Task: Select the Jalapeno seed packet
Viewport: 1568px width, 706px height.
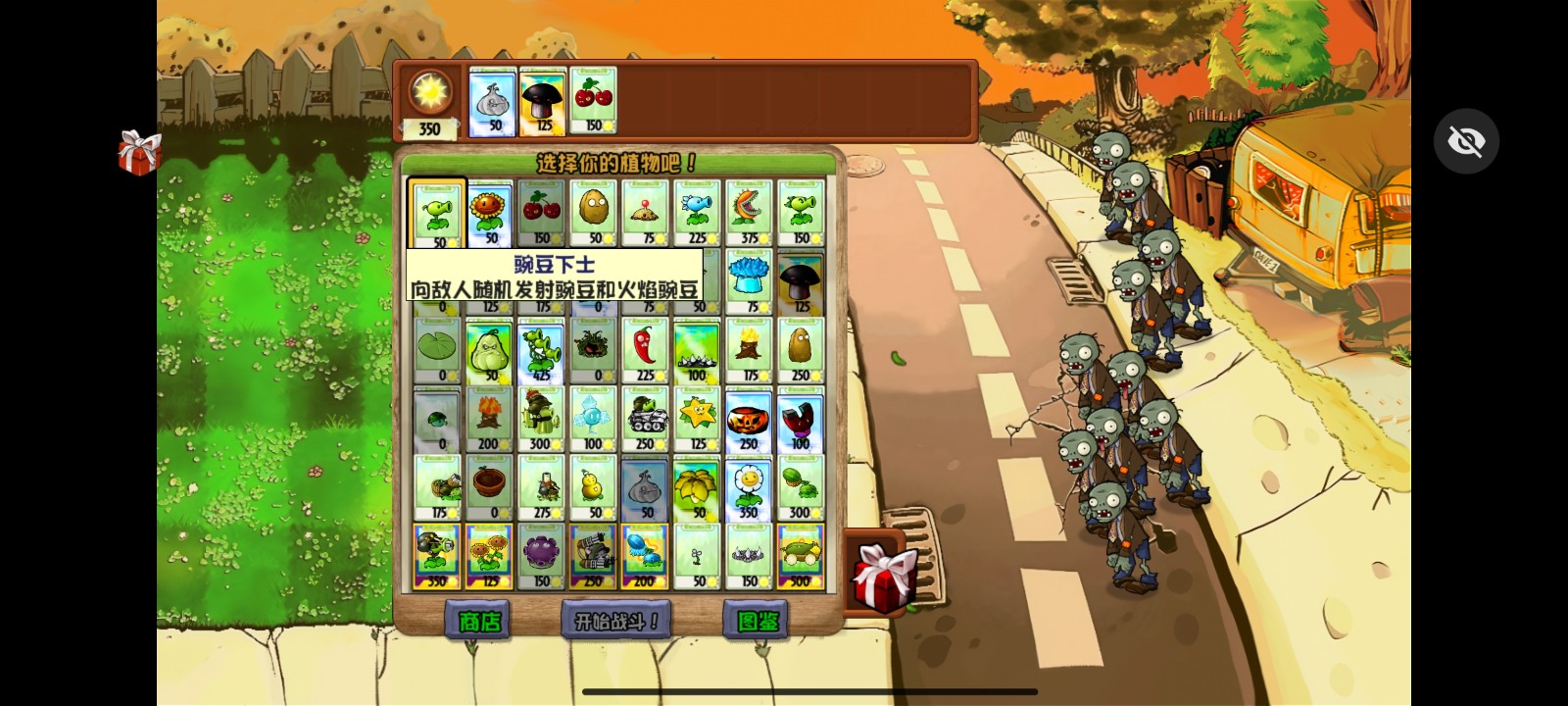Action: pyautogui.click(x=645, y=348)
